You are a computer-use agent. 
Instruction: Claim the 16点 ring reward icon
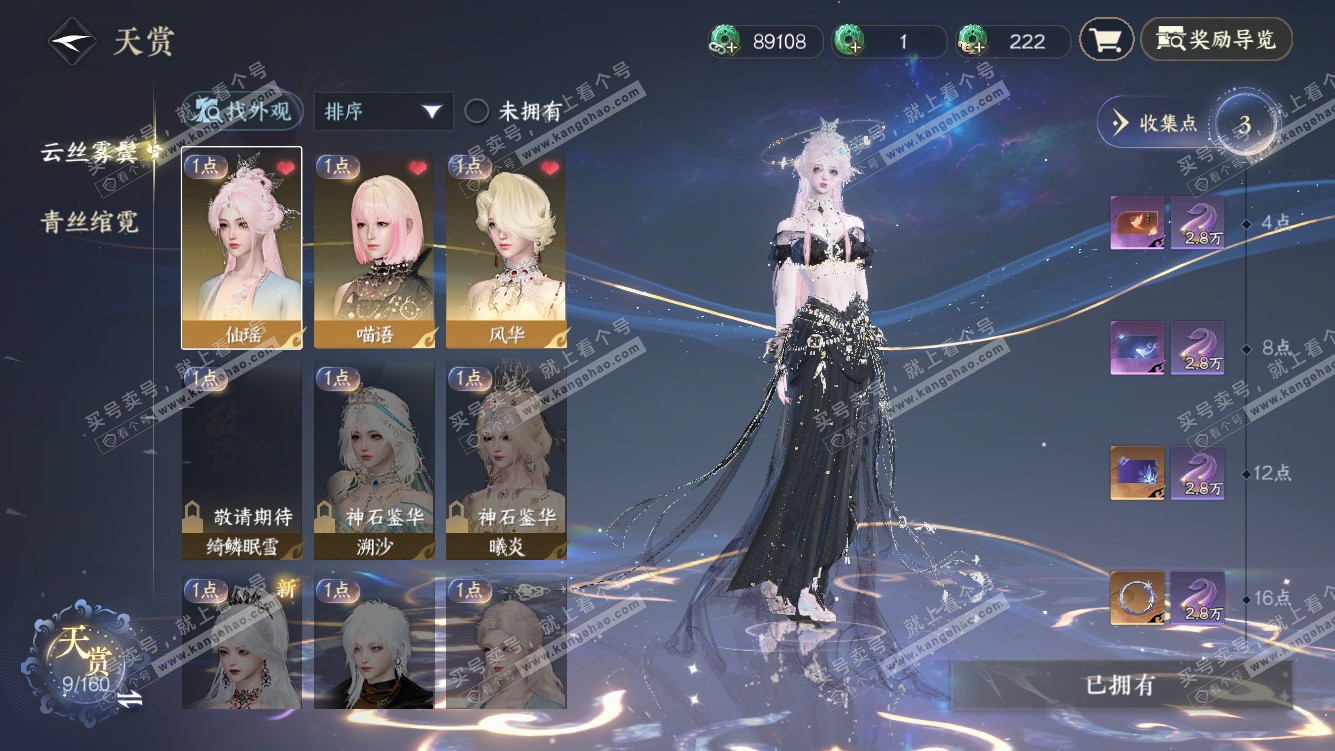click(1137, 598)
